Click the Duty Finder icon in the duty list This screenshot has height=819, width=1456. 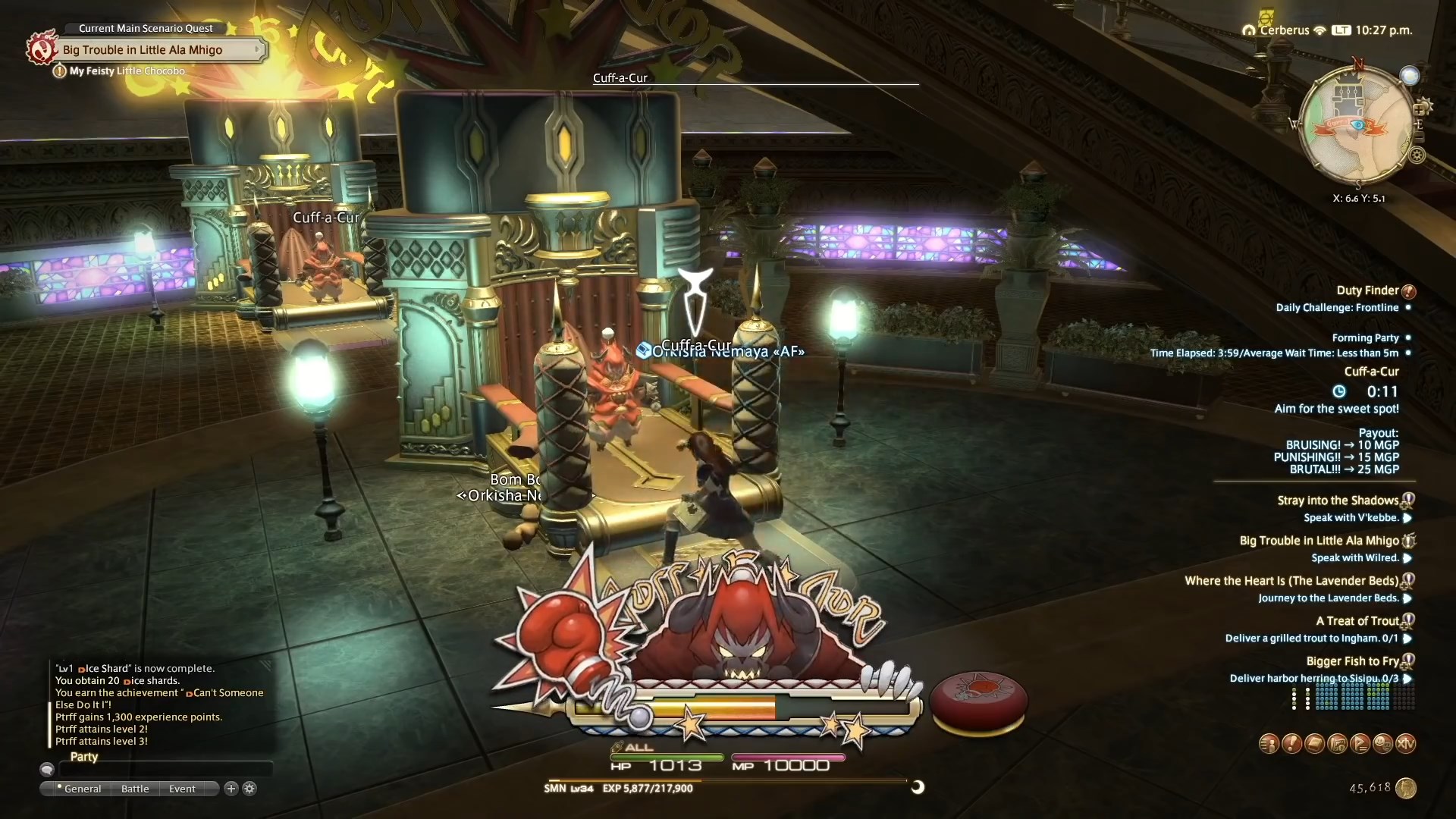pyautogui.click(x=1409, y=290)
